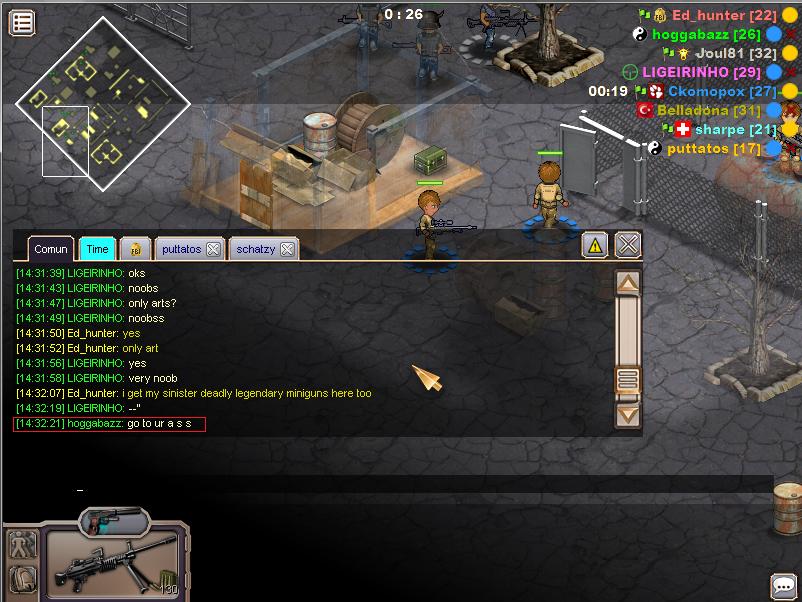Close the chat window

(627, 244)
